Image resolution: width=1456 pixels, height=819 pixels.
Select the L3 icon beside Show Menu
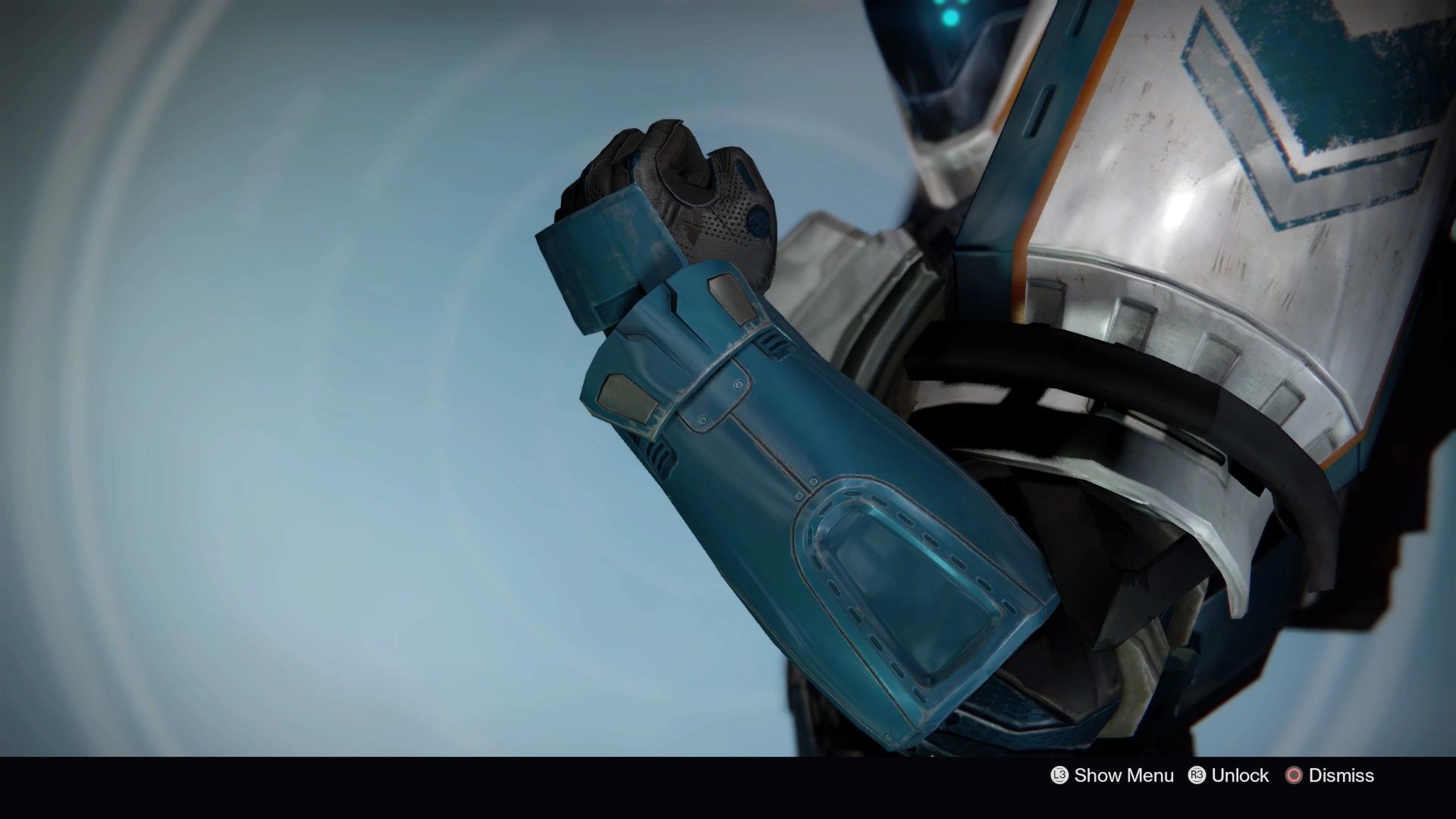tap(1059, 776)
